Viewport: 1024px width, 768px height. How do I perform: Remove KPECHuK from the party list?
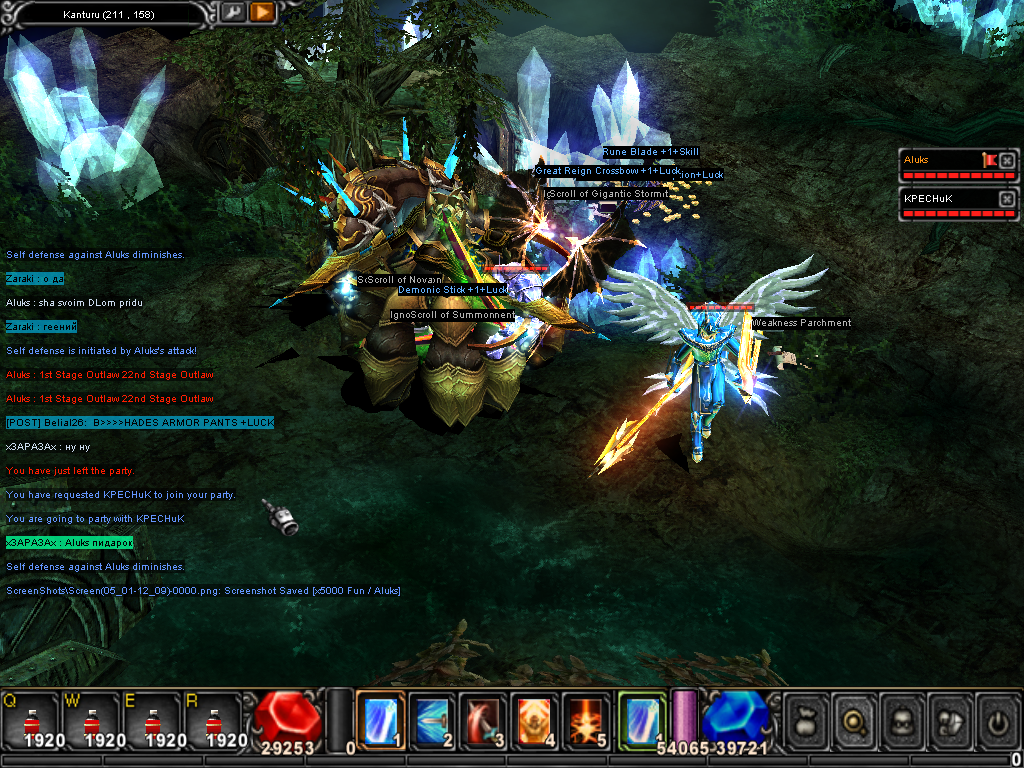point(1007,199)
